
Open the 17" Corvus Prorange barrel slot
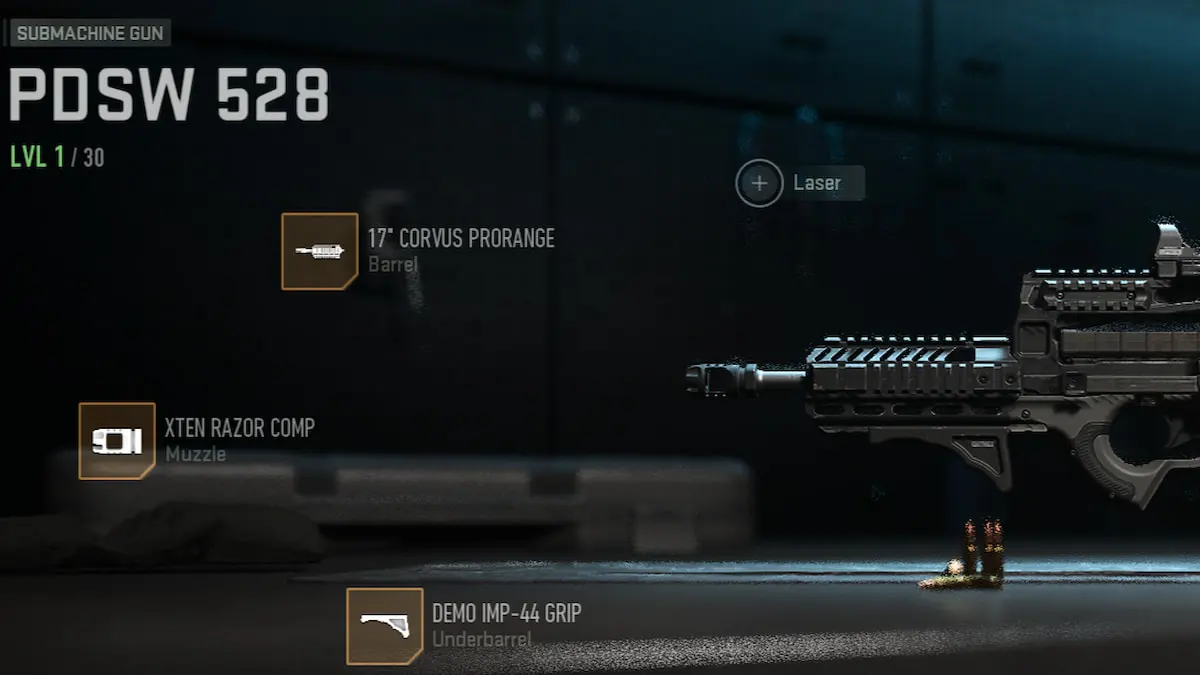(x=319, y=251)
